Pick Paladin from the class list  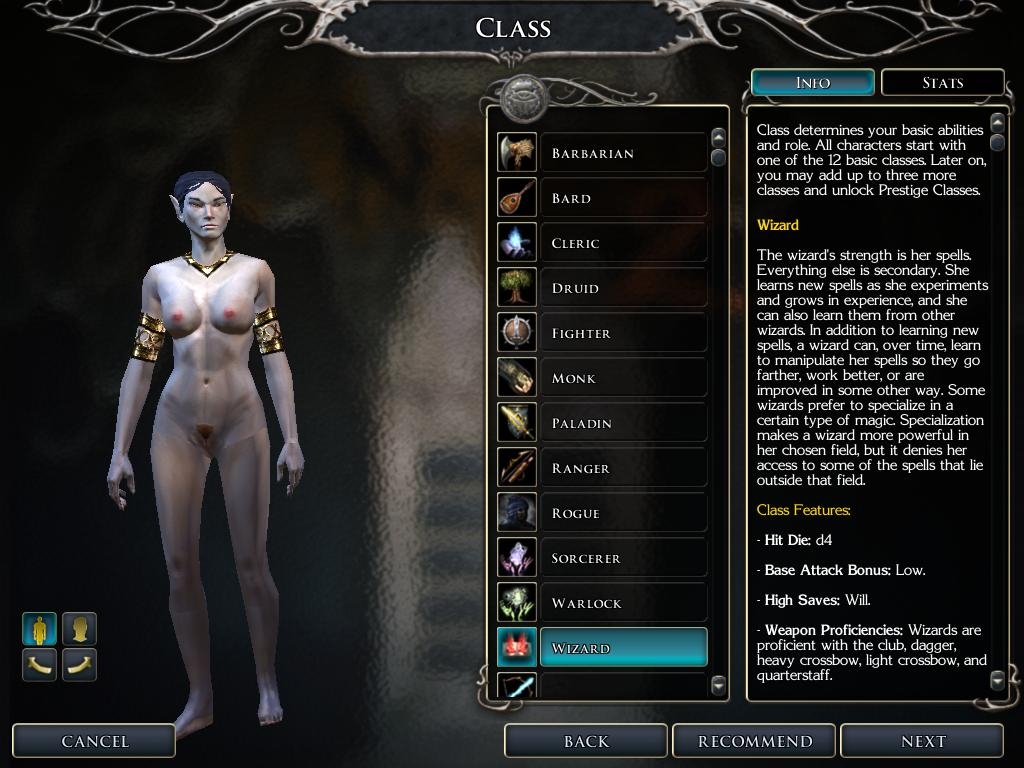(622, 423)
